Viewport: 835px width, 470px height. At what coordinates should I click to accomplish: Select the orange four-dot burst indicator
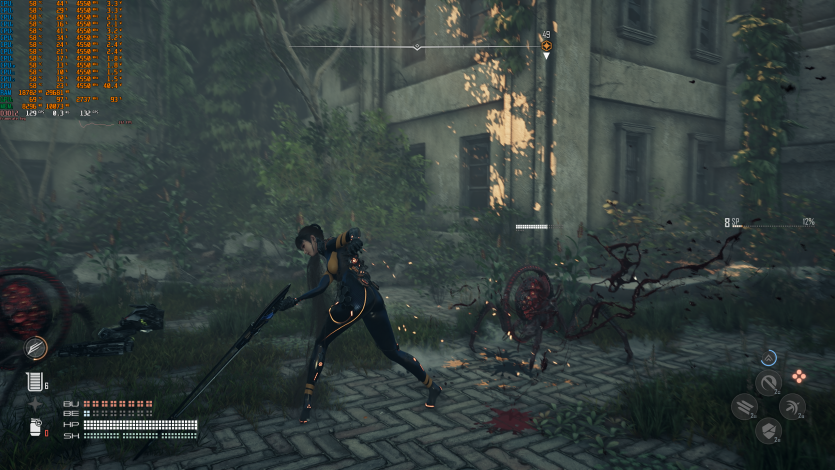799,376
